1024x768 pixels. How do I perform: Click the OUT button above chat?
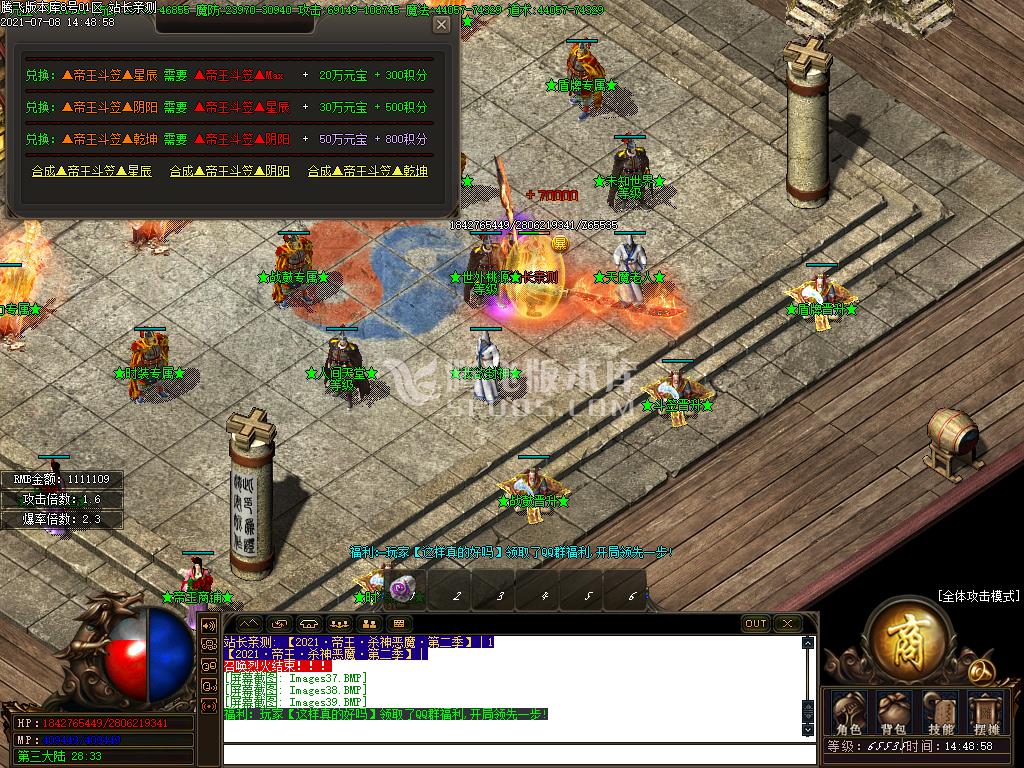click(756, 624)
